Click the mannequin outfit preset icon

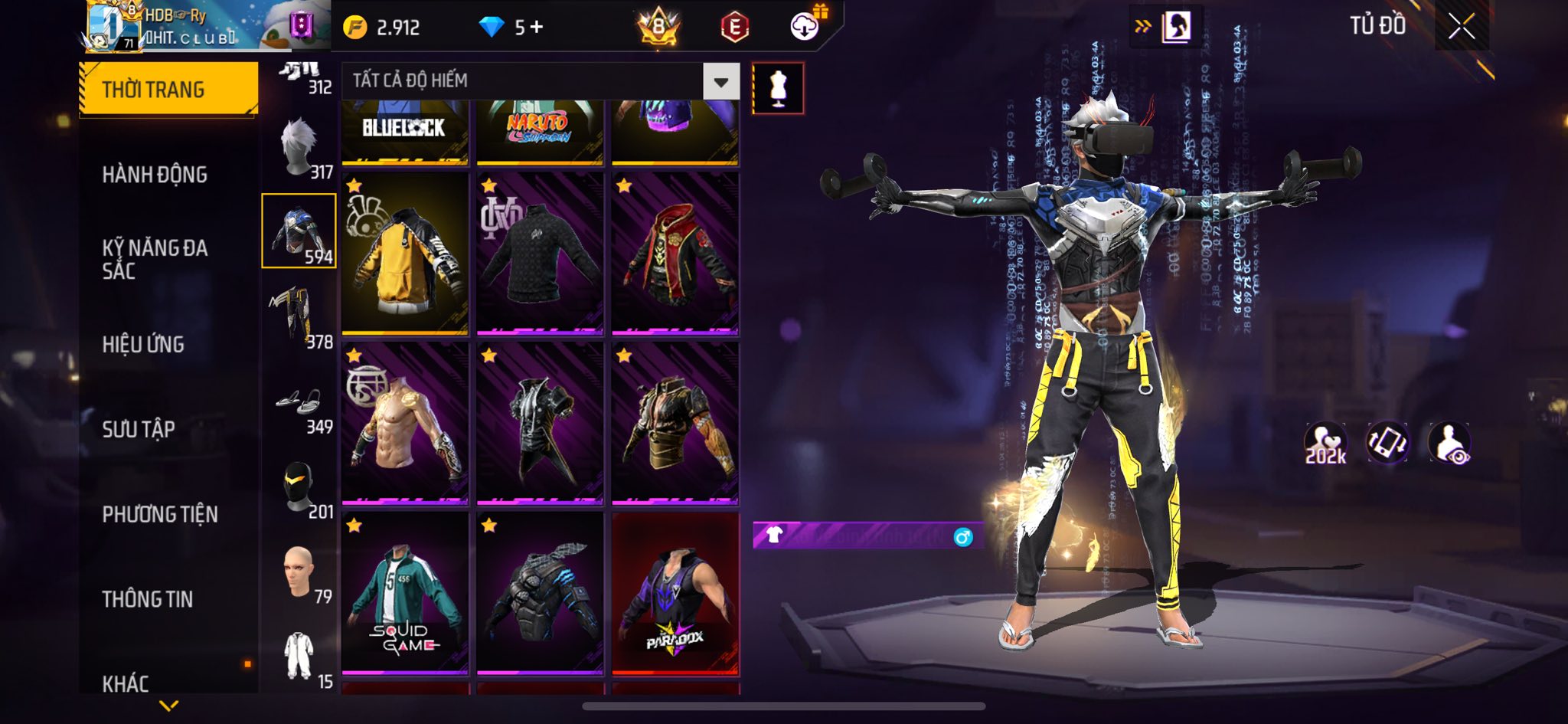coord(778,89)
